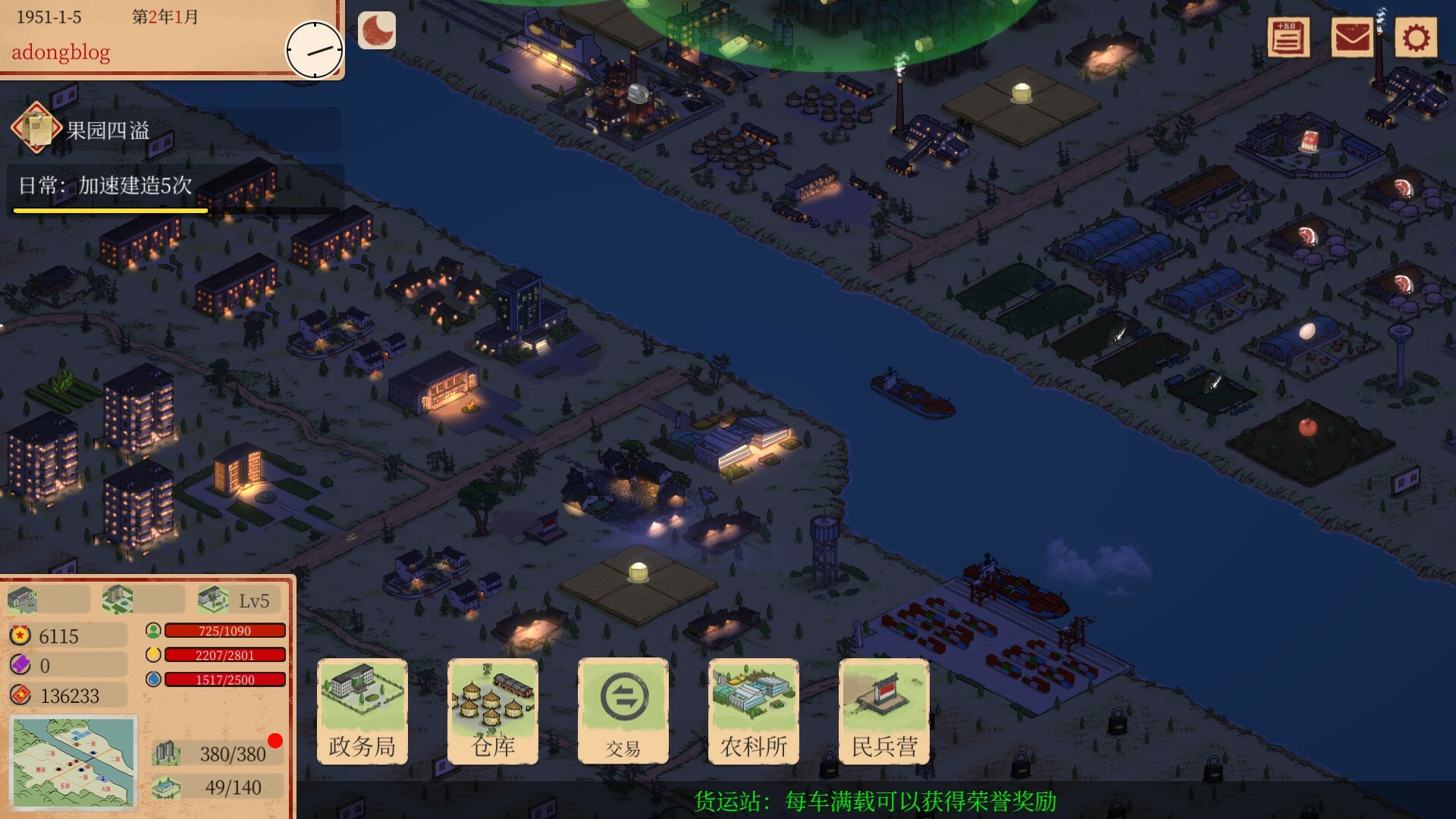Open the 仓库 warehouse
This screenshot has height=819, width=1456.
(x=493, y=711)
